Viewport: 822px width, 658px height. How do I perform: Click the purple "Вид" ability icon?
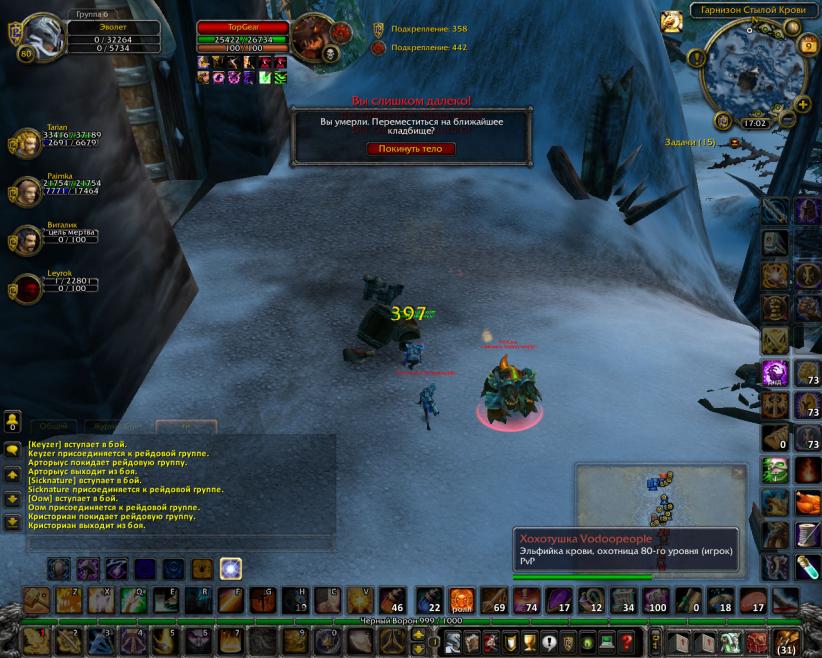[775, 374]
